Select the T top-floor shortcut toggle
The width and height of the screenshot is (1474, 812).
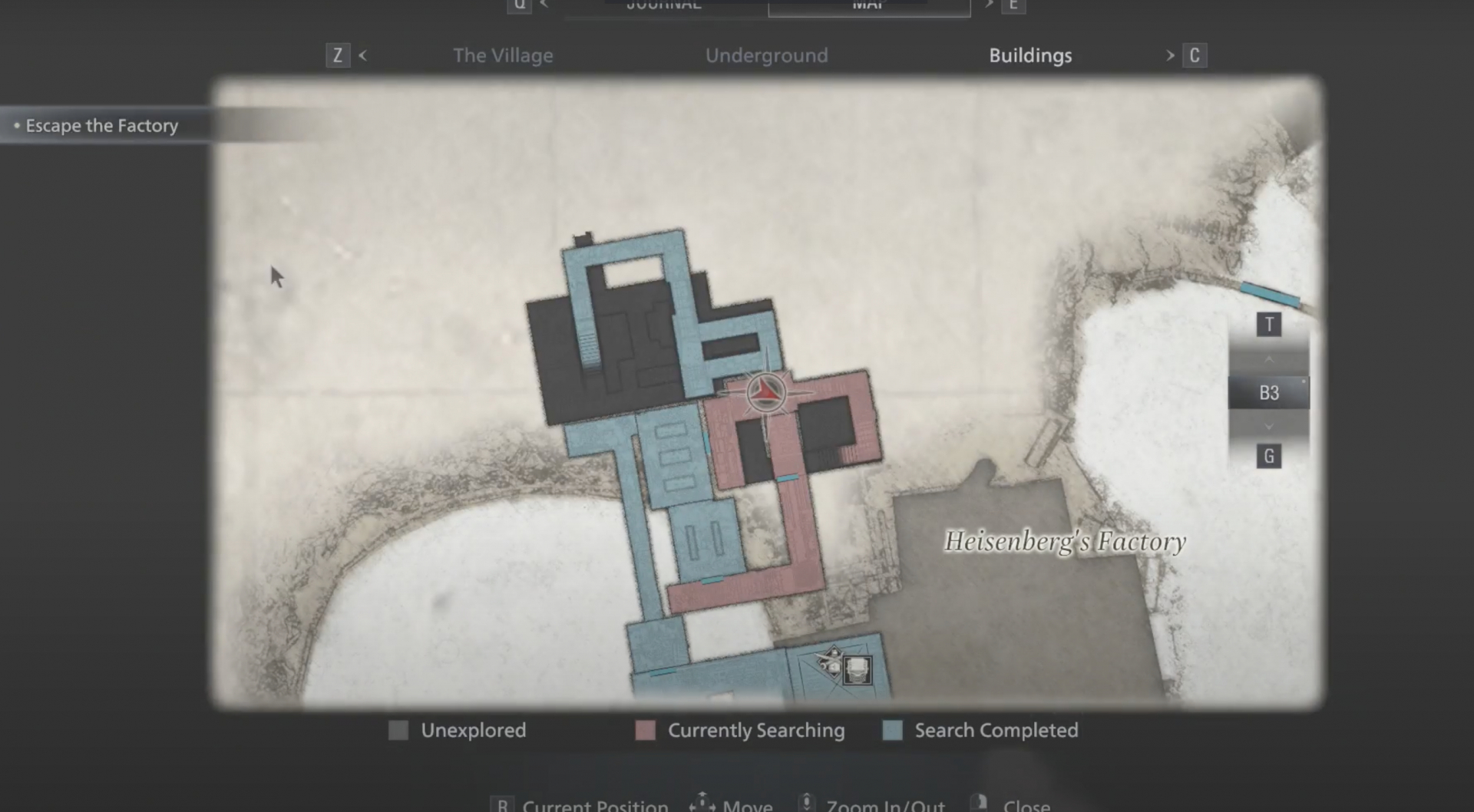1269,324
